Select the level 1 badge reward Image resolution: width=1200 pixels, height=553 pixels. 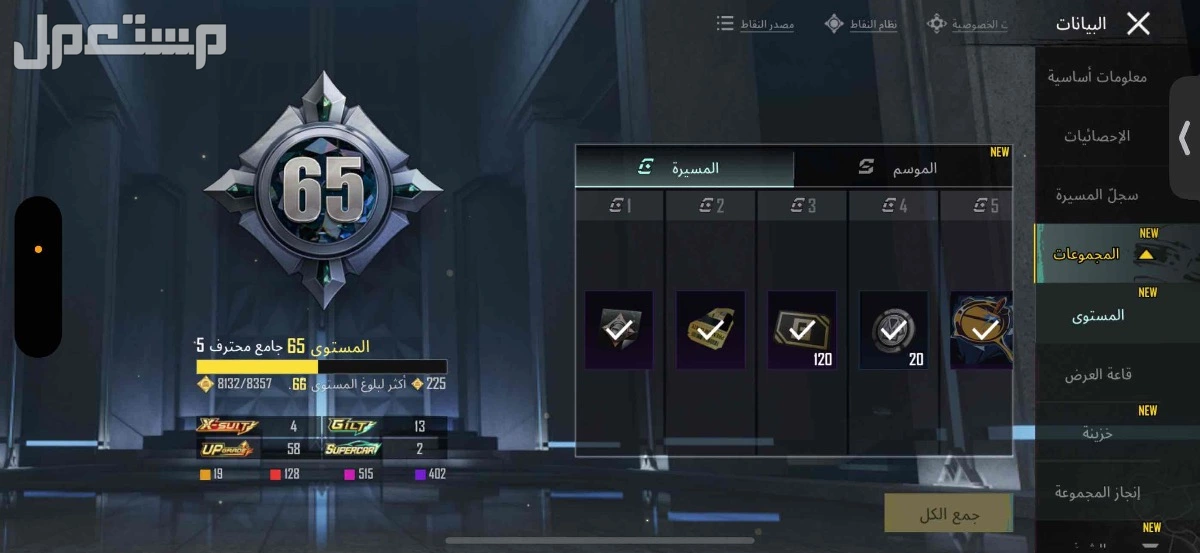click(619, 329)
